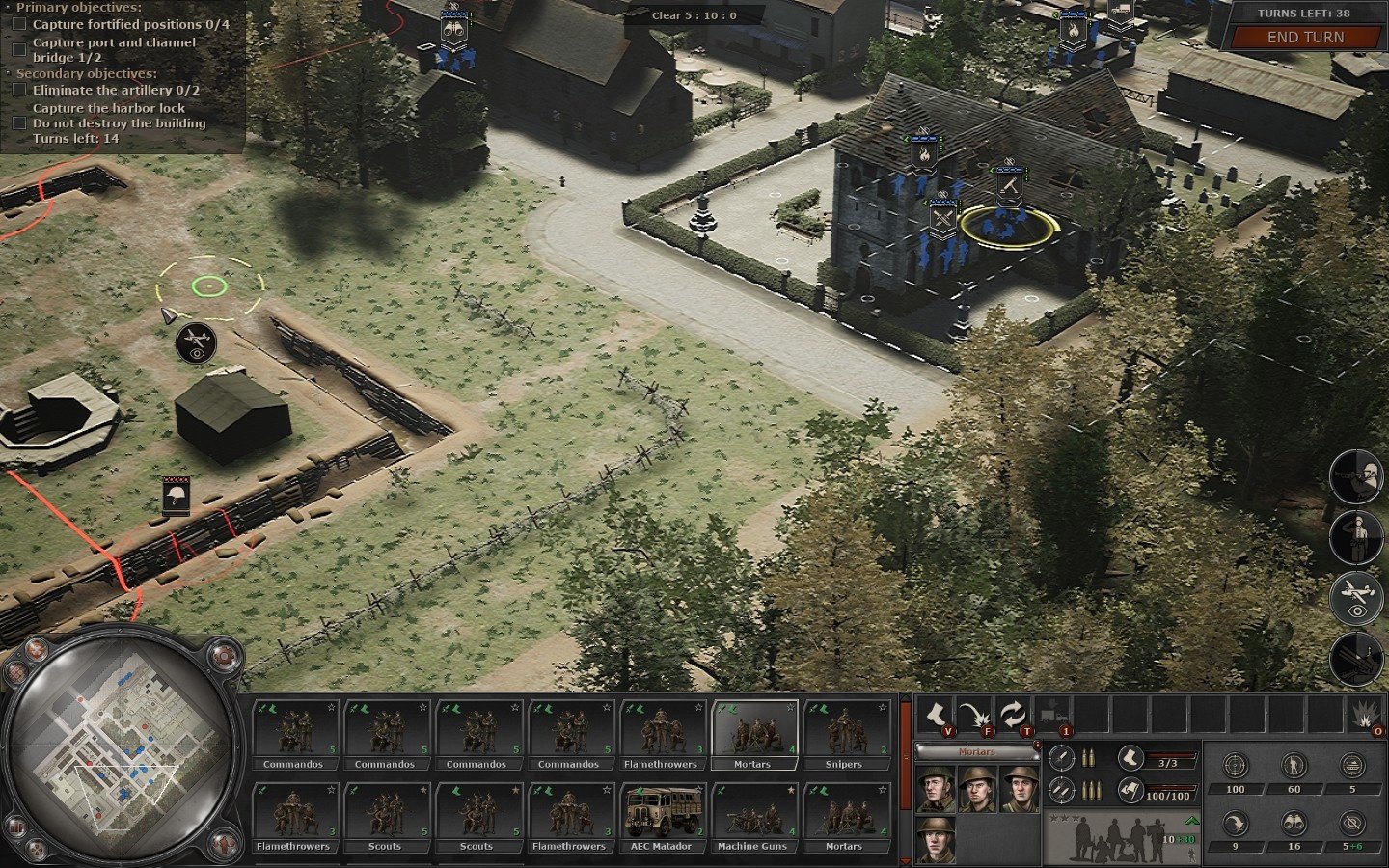Choose the single-shell mortar ammo type

point(1061,757)
